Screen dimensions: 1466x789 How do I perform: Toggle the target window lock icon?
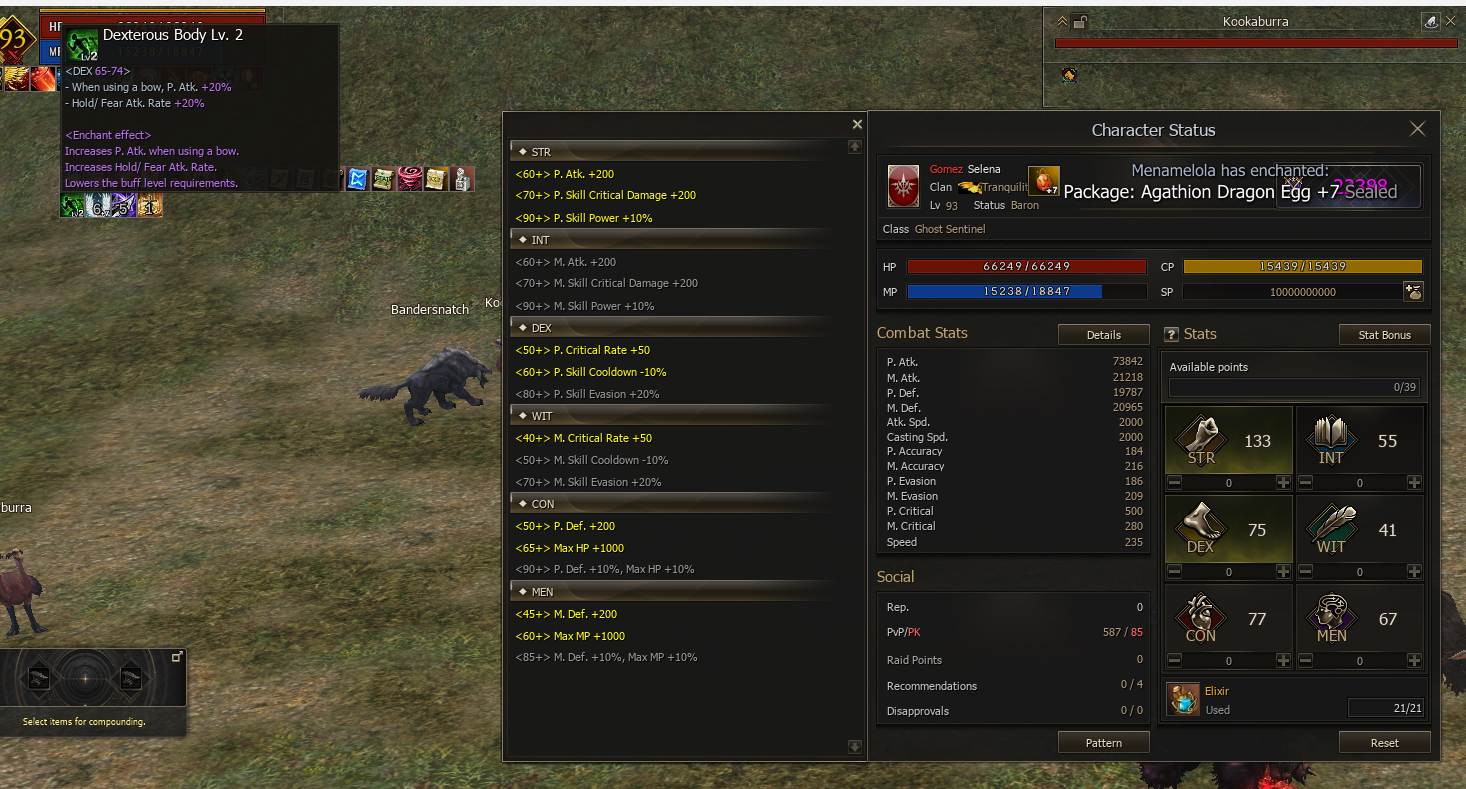point(1079,21)
